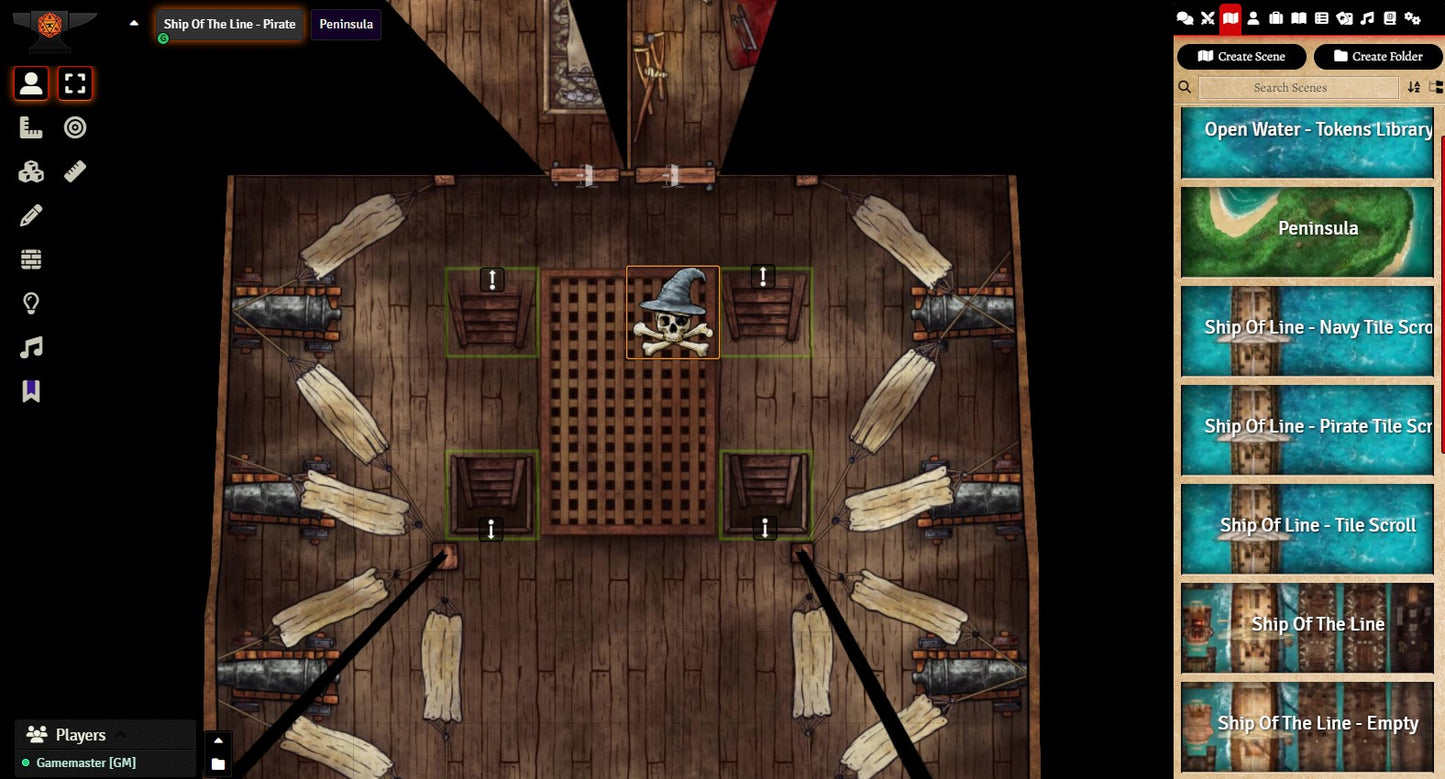The width and height of the screenshot is (1445, 779).
Task: Focus the Search Scenes field
Action: click(x=1298, y=88)
